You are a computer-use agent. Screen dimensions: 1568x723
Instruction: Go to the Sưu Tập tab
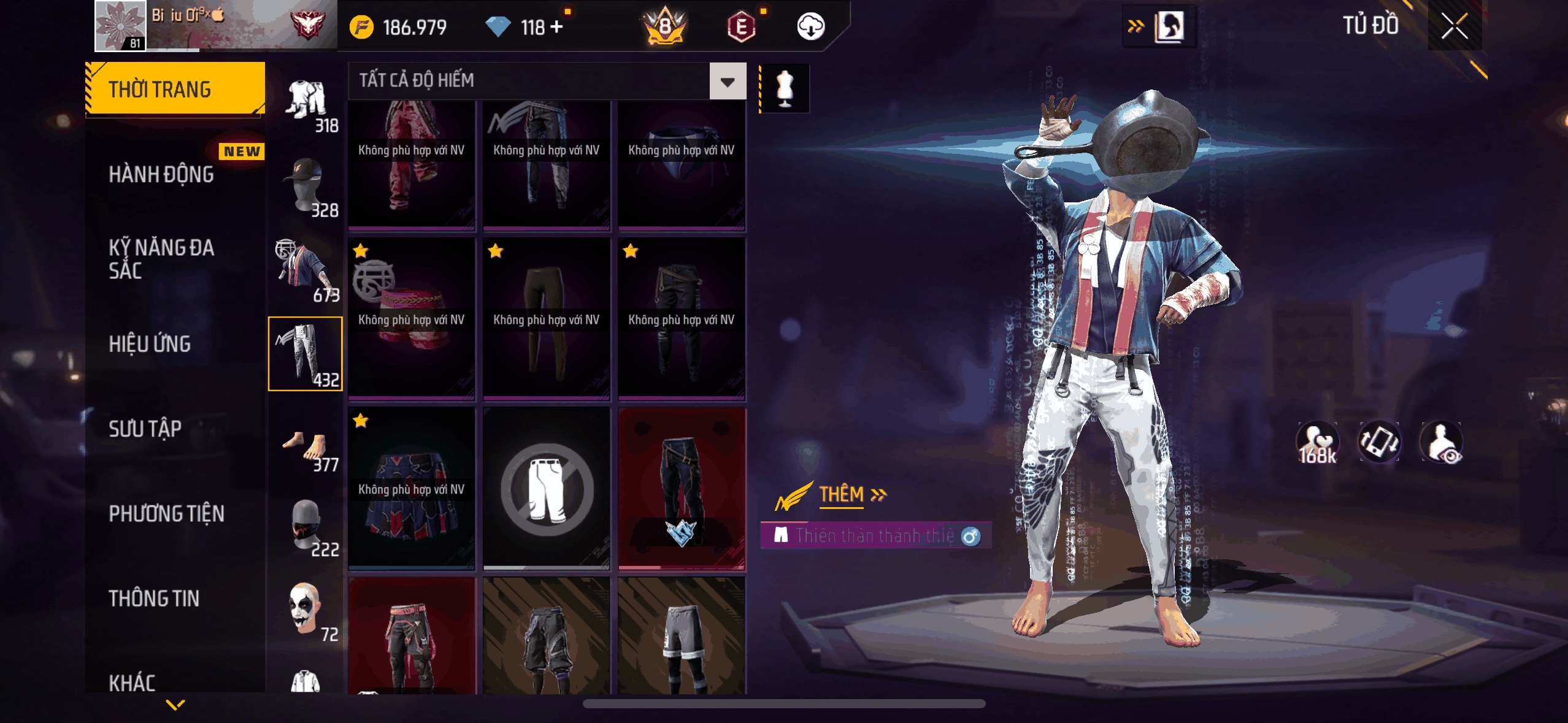[145, 429]
